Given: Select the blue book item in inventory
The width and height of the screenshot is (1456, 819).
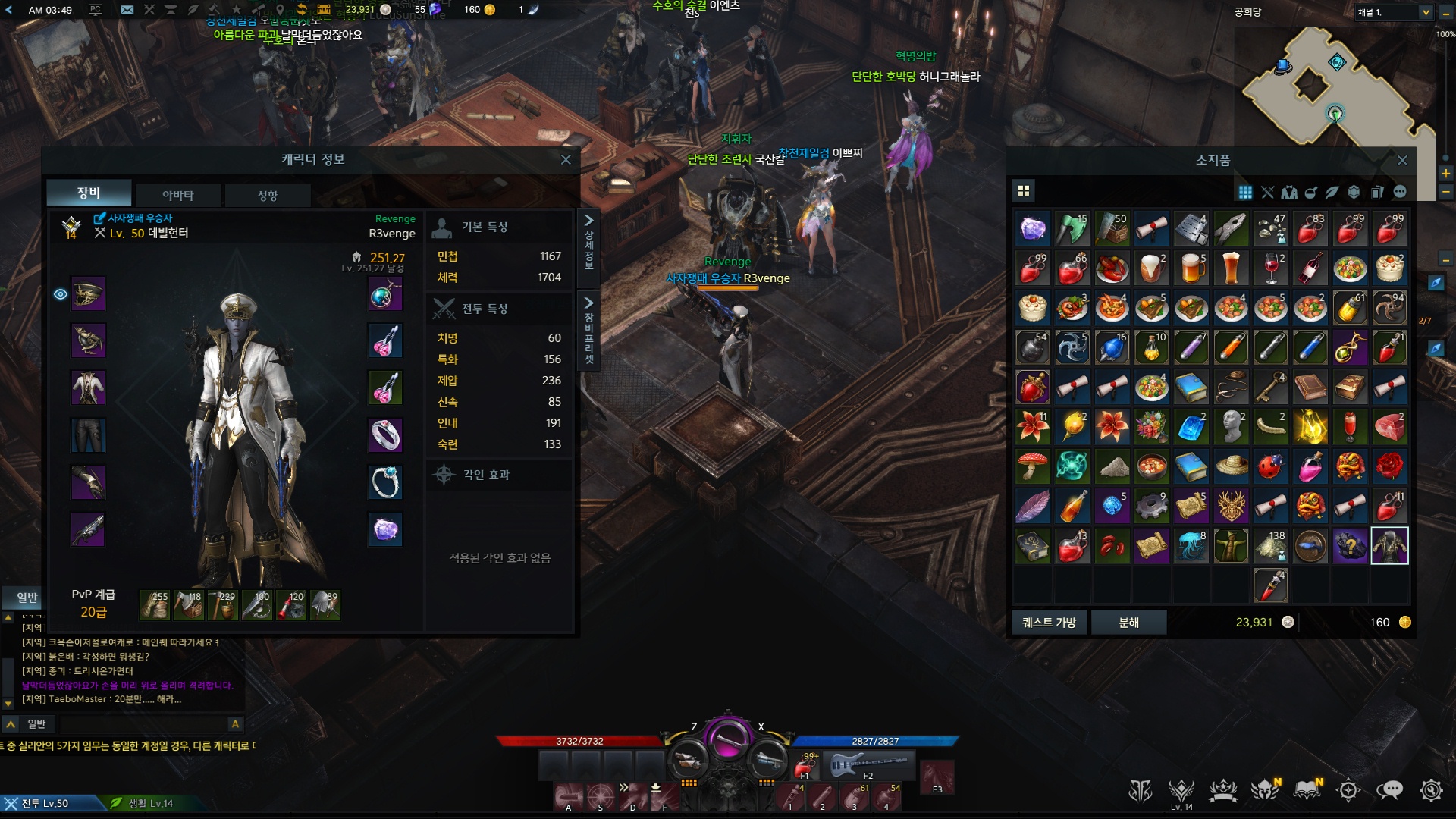Looking at the screenshot, I should [1191, 388].
